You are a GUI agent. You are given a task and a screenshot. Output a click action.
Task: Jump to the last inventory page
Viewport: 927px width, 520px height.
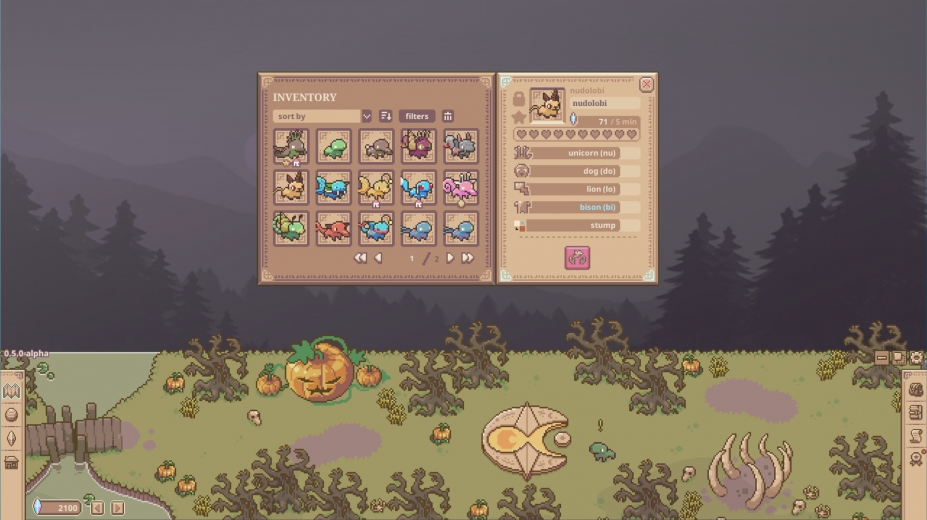[x=467, y=258]
